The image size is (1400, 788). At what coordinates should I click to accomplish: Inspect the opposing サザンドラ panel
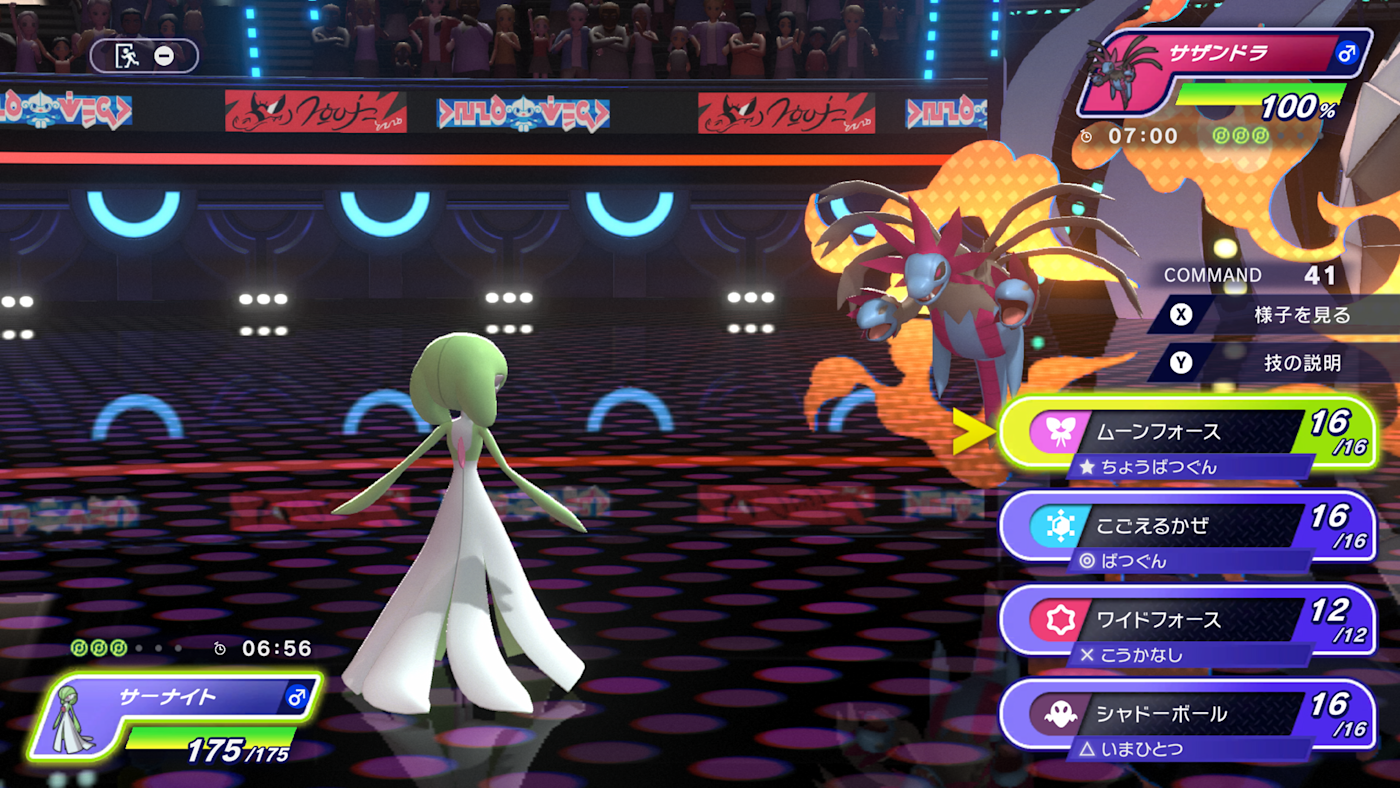pyautogui.click(x=1225, y=75)
